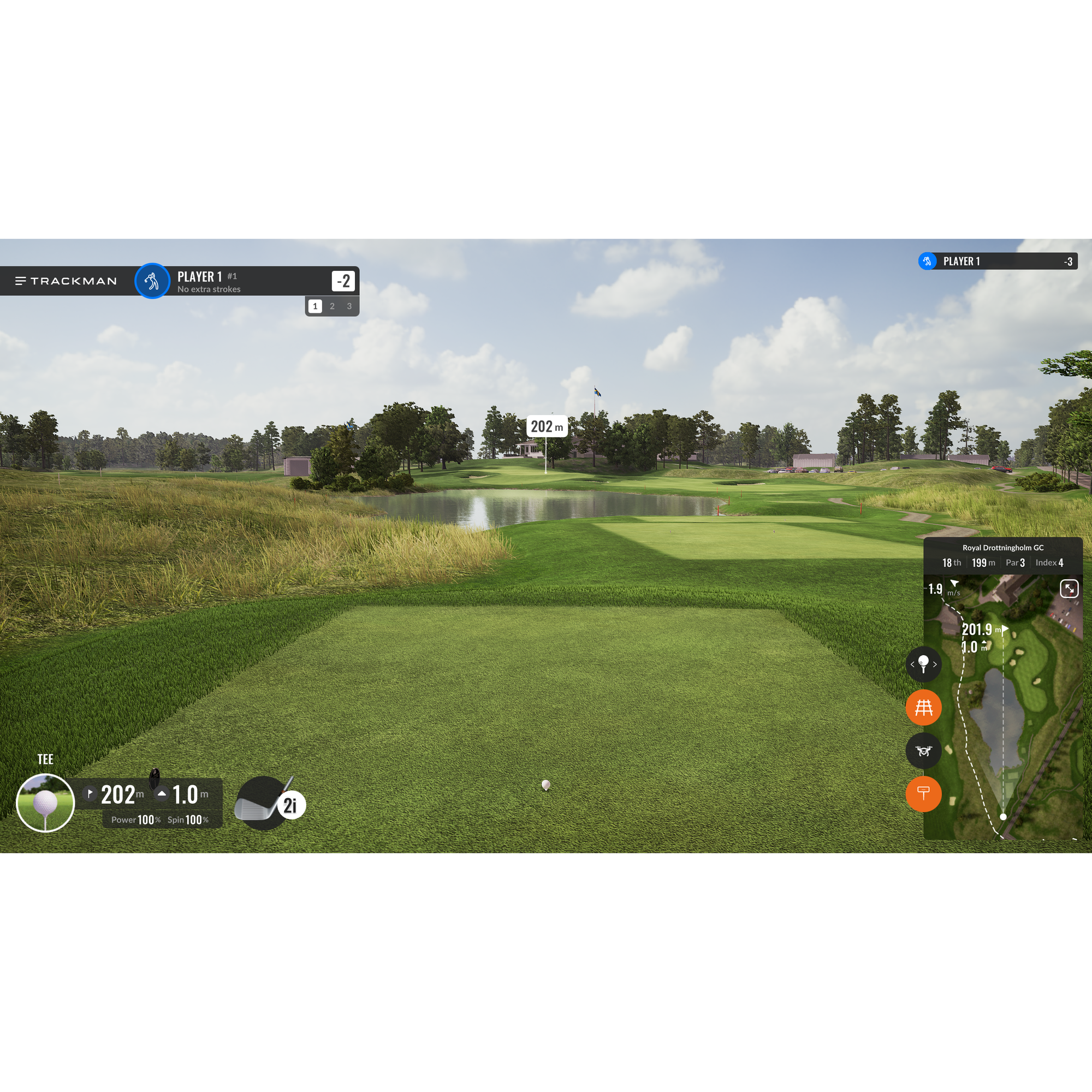Click the 202m flag marker on the green
1092x1092 pixels.
coord(546,427)
